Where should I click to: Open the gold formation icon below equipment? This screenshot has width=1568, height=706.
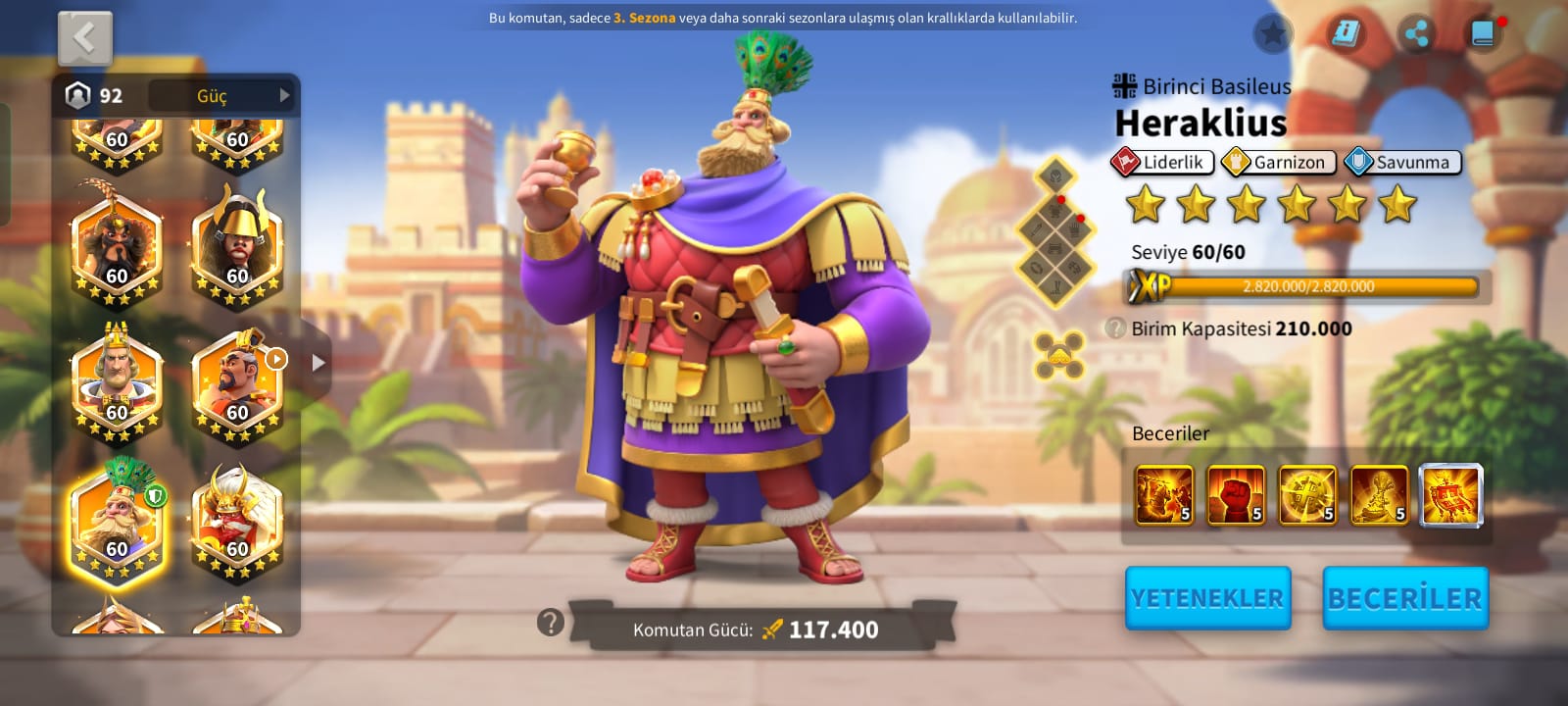click(x=1059, y=355)
